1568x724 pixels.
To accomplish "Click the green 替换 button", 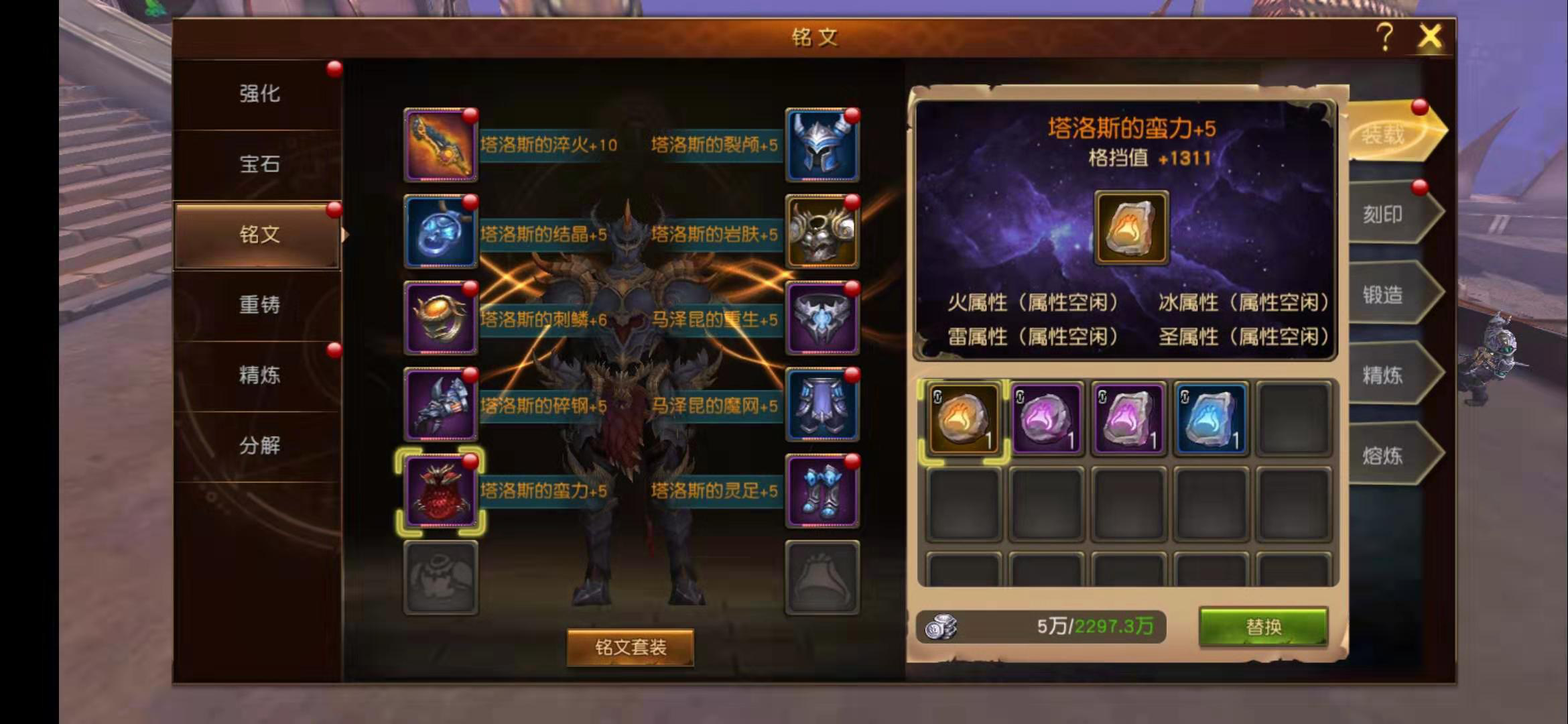I will pos(1262,627).
